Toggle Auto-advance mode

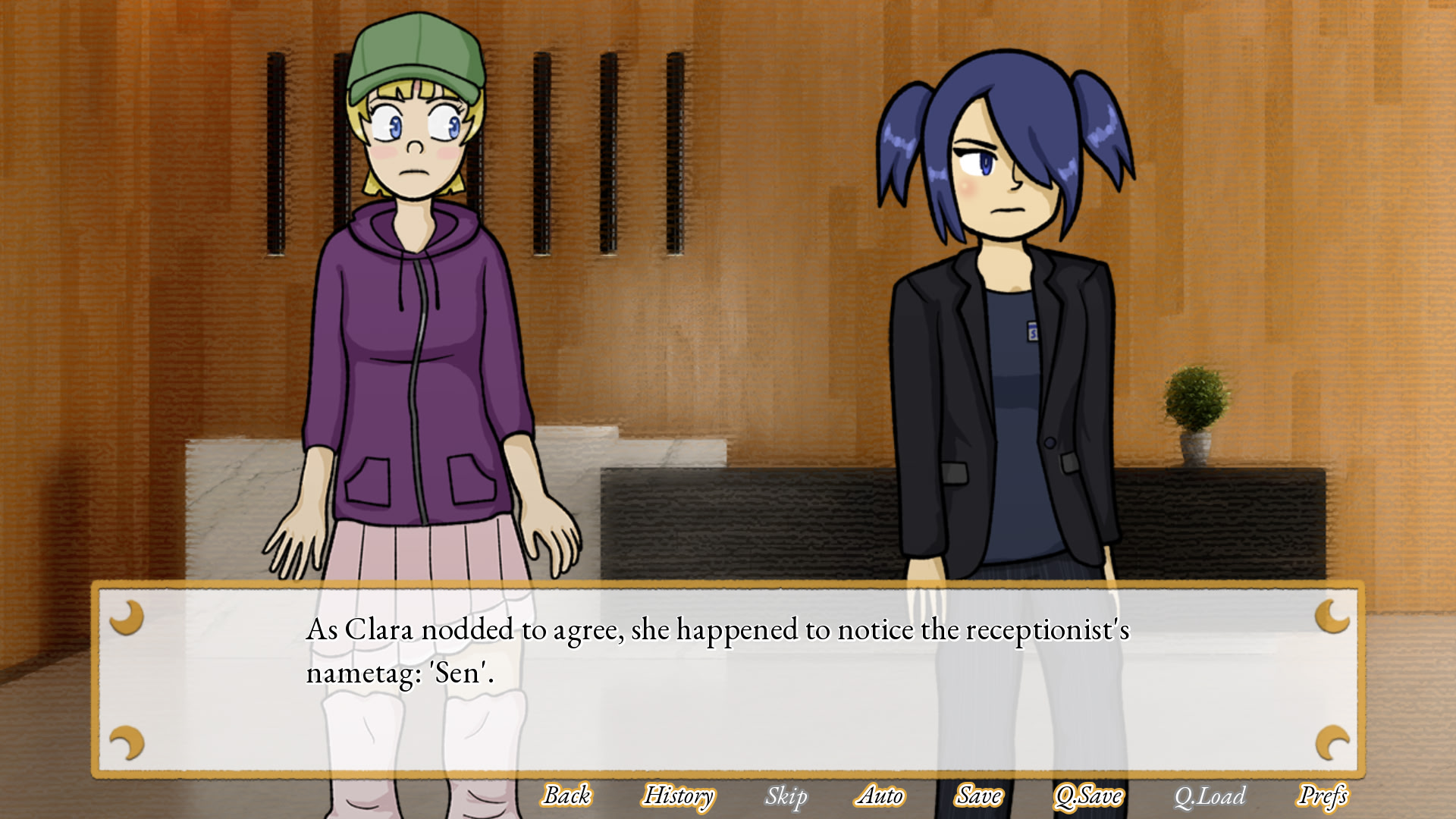pyautogui.click(x=880, y=795)
